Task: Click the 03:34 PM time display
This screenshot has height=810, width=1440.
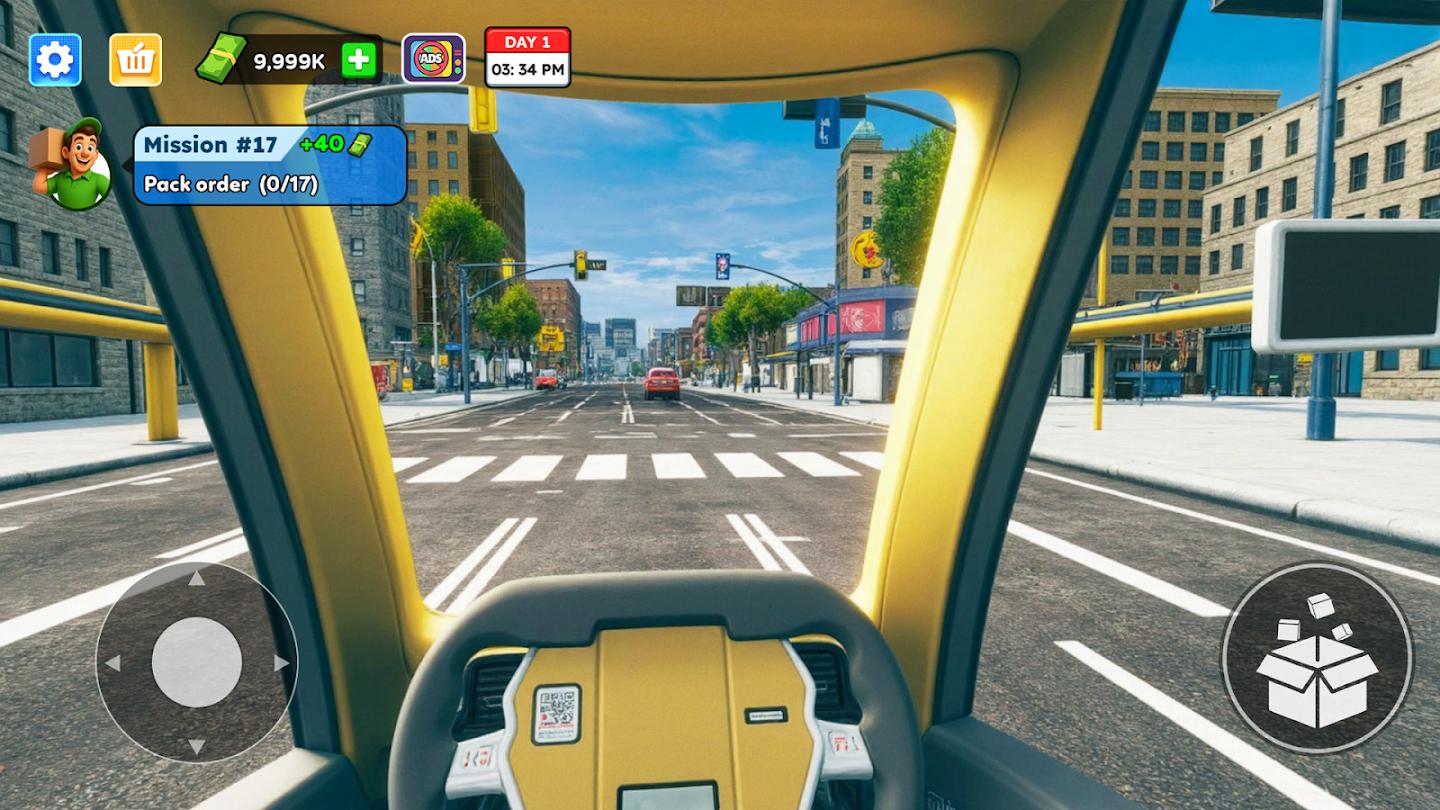Action: tap(526, 70)
